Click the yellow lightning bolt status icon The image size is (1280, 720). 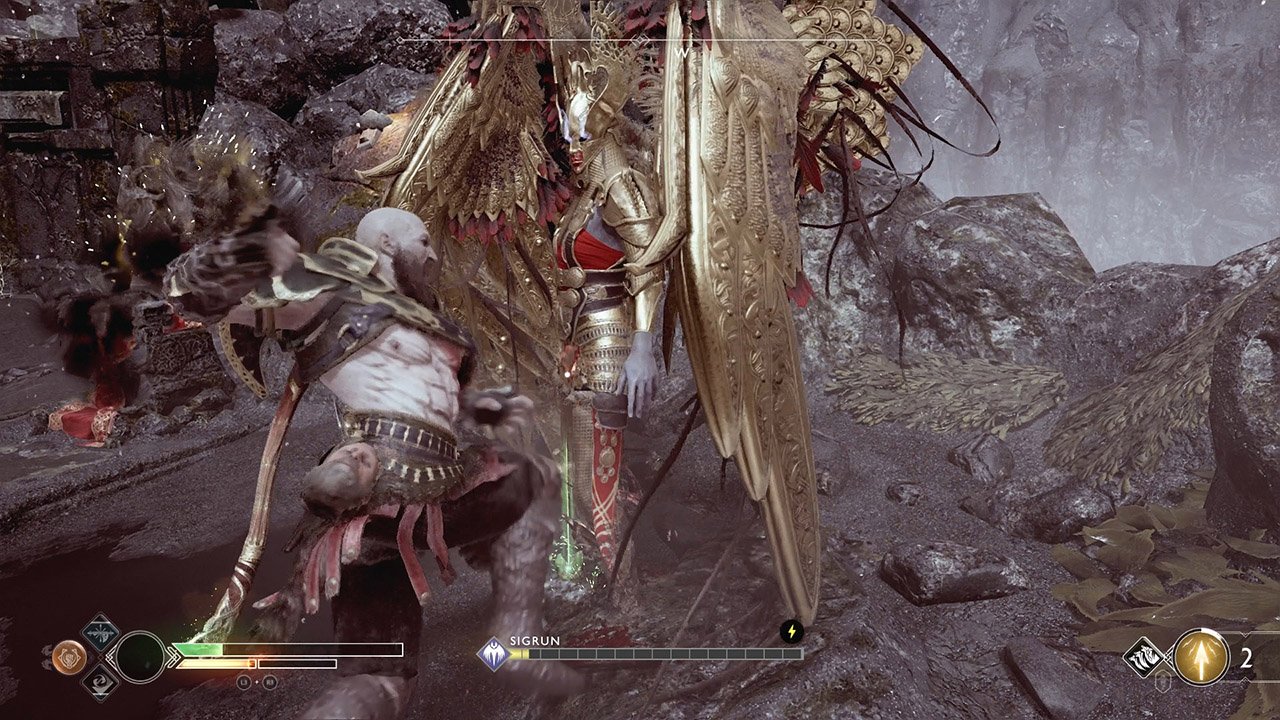point(792,632)
